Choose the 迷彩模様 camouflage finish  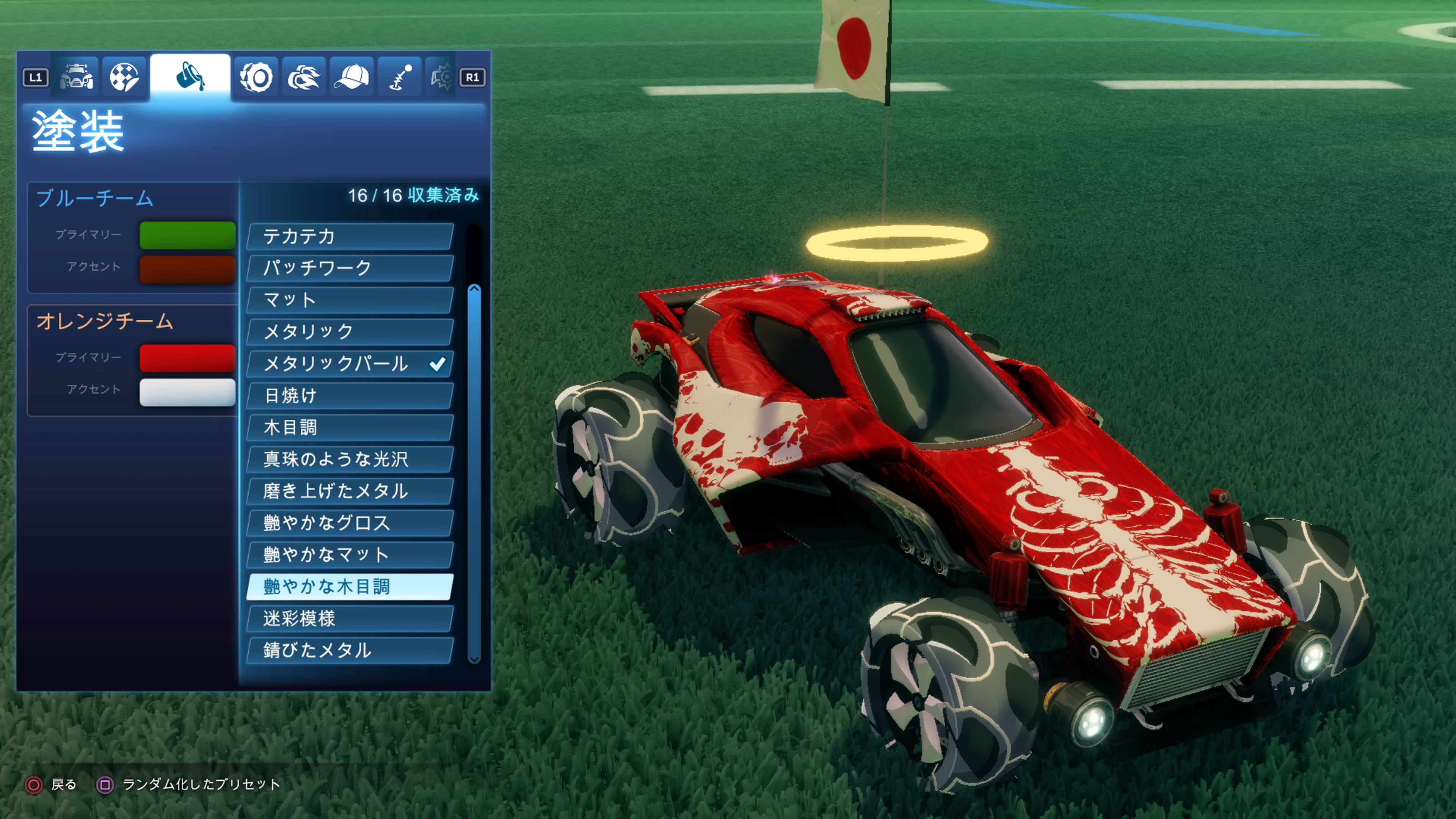[350, 618]
